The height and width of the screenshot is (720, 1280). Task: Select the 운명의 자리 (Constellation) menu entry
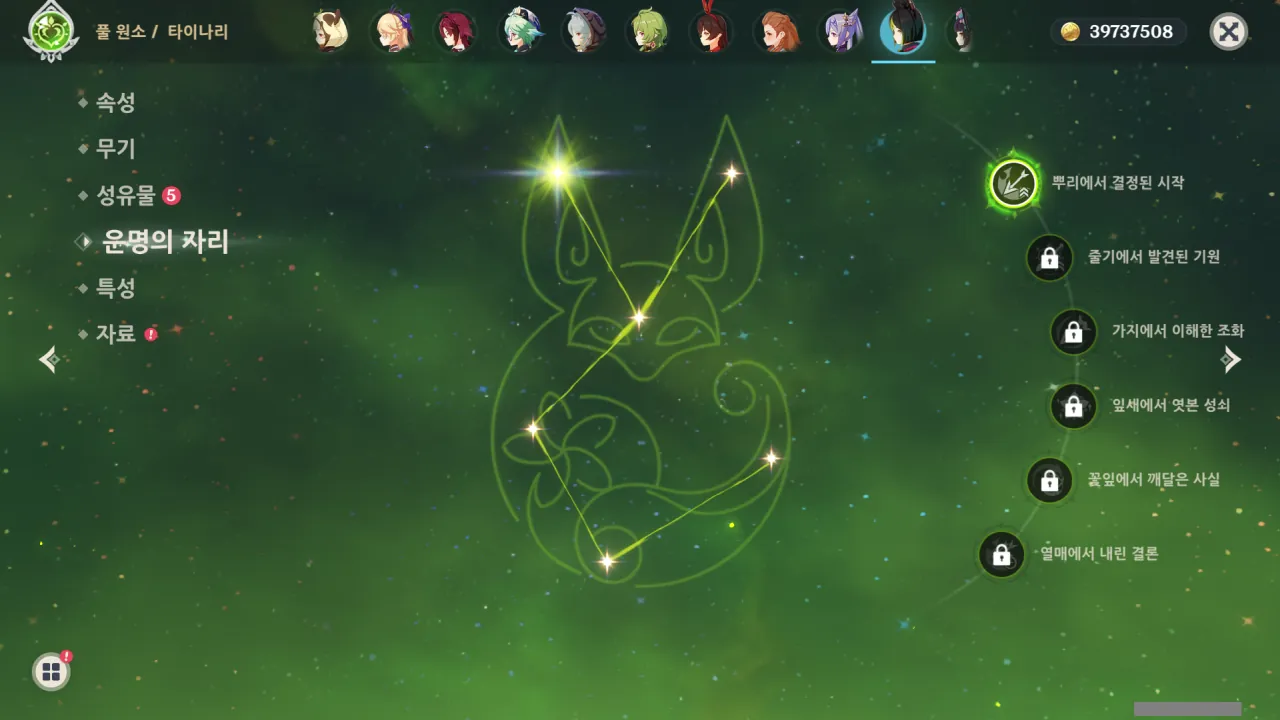(165, 242)
